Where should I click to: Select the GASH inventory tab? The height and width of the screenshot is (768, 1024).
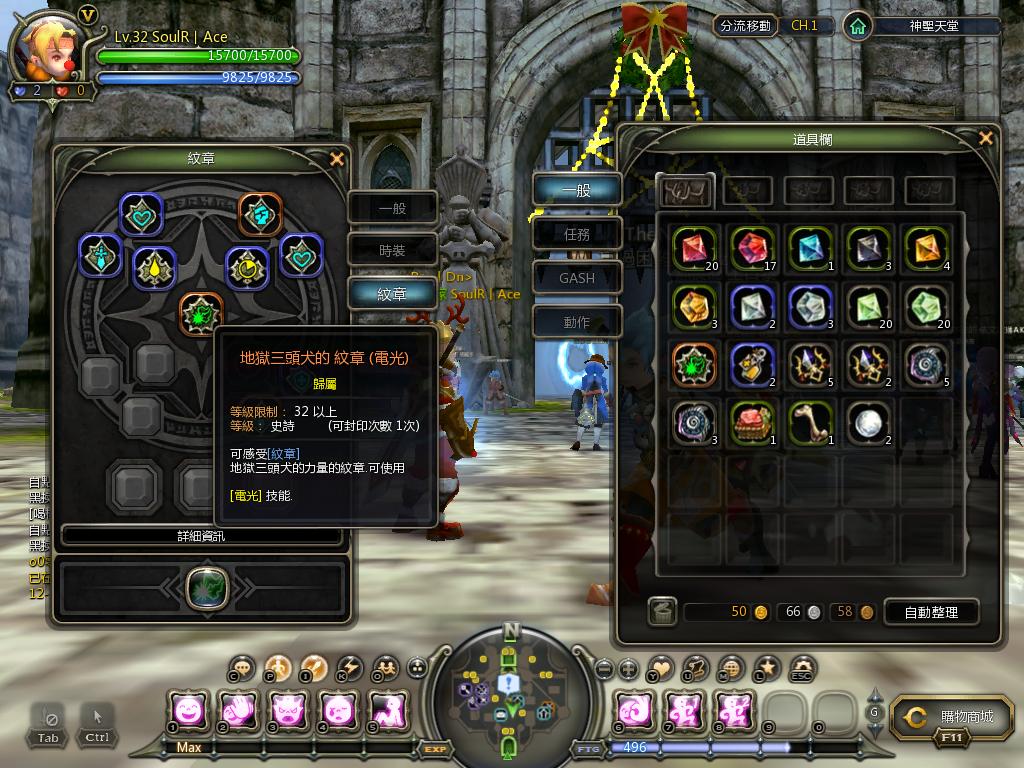(x=577, y=278)
